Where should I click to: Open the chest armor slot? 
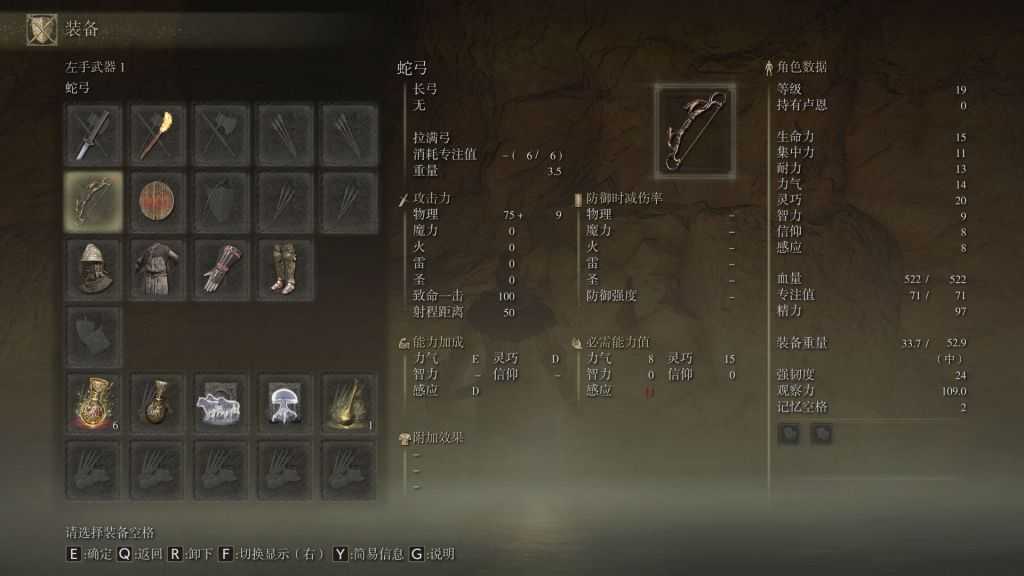(157, 267)
